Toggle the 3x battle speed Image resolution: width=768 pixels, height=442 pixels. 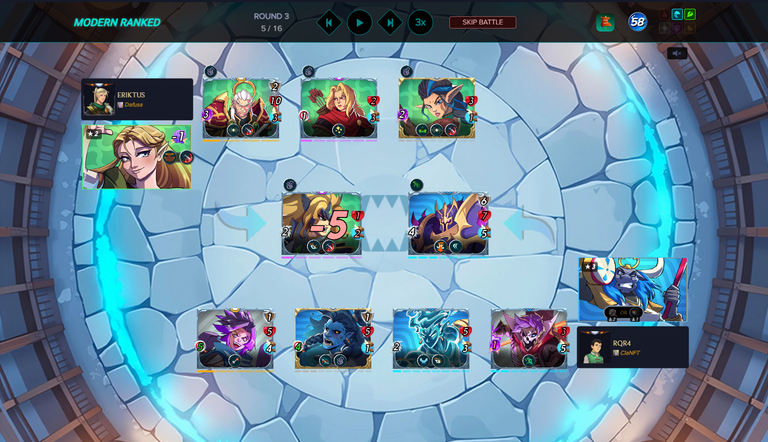coord(420,22)
